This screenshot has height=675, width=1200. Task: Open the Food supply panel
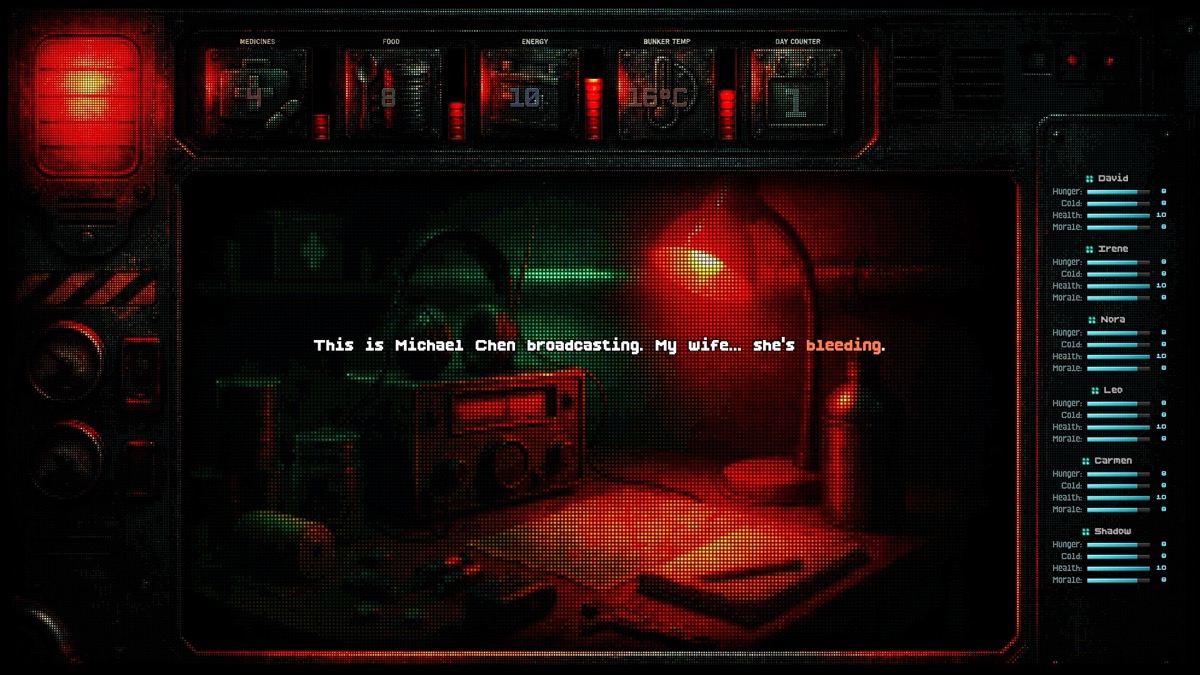coord(394,93)
